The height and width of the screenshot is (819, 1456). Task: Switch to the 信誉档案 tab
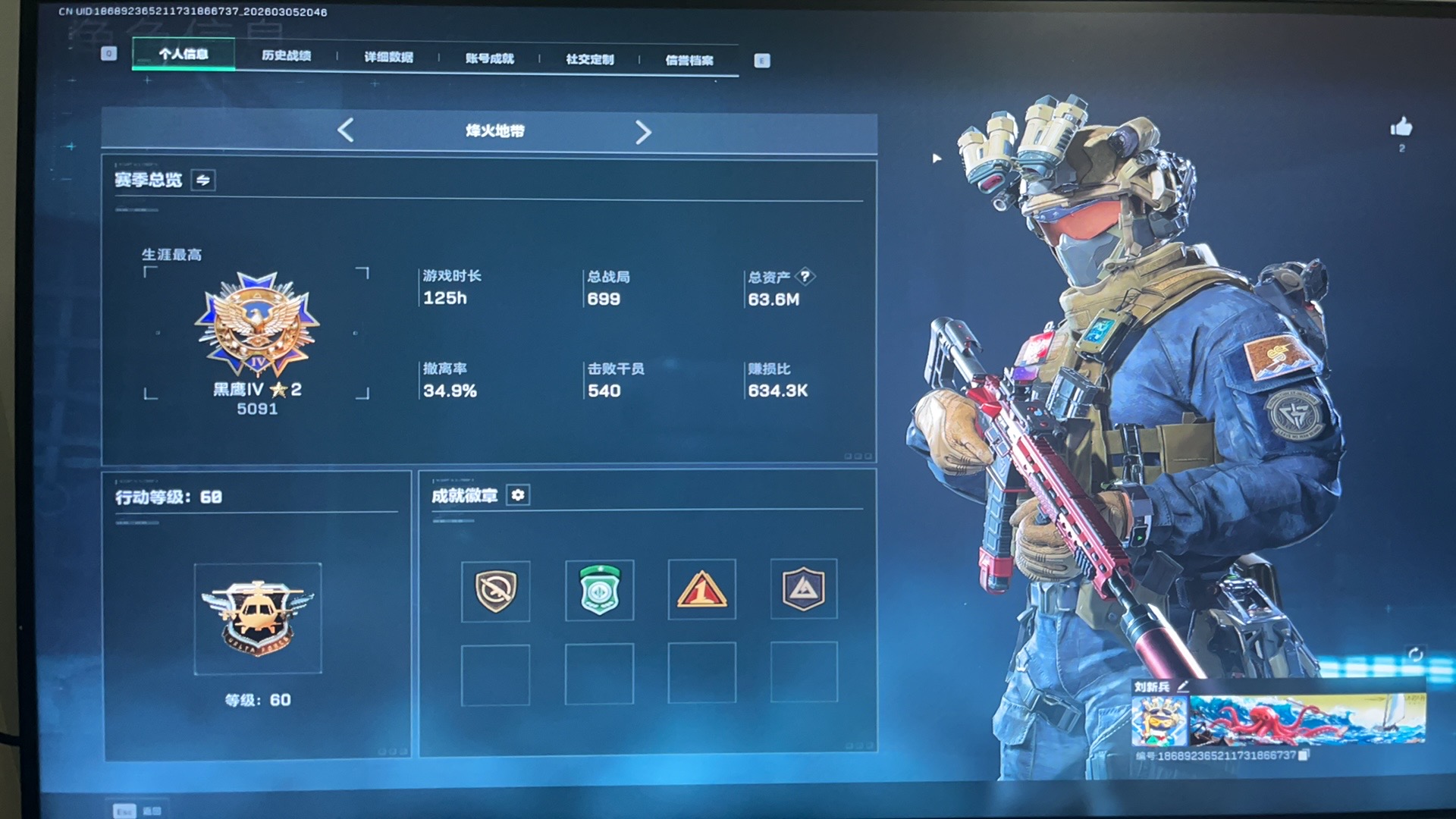click(689, 60)
